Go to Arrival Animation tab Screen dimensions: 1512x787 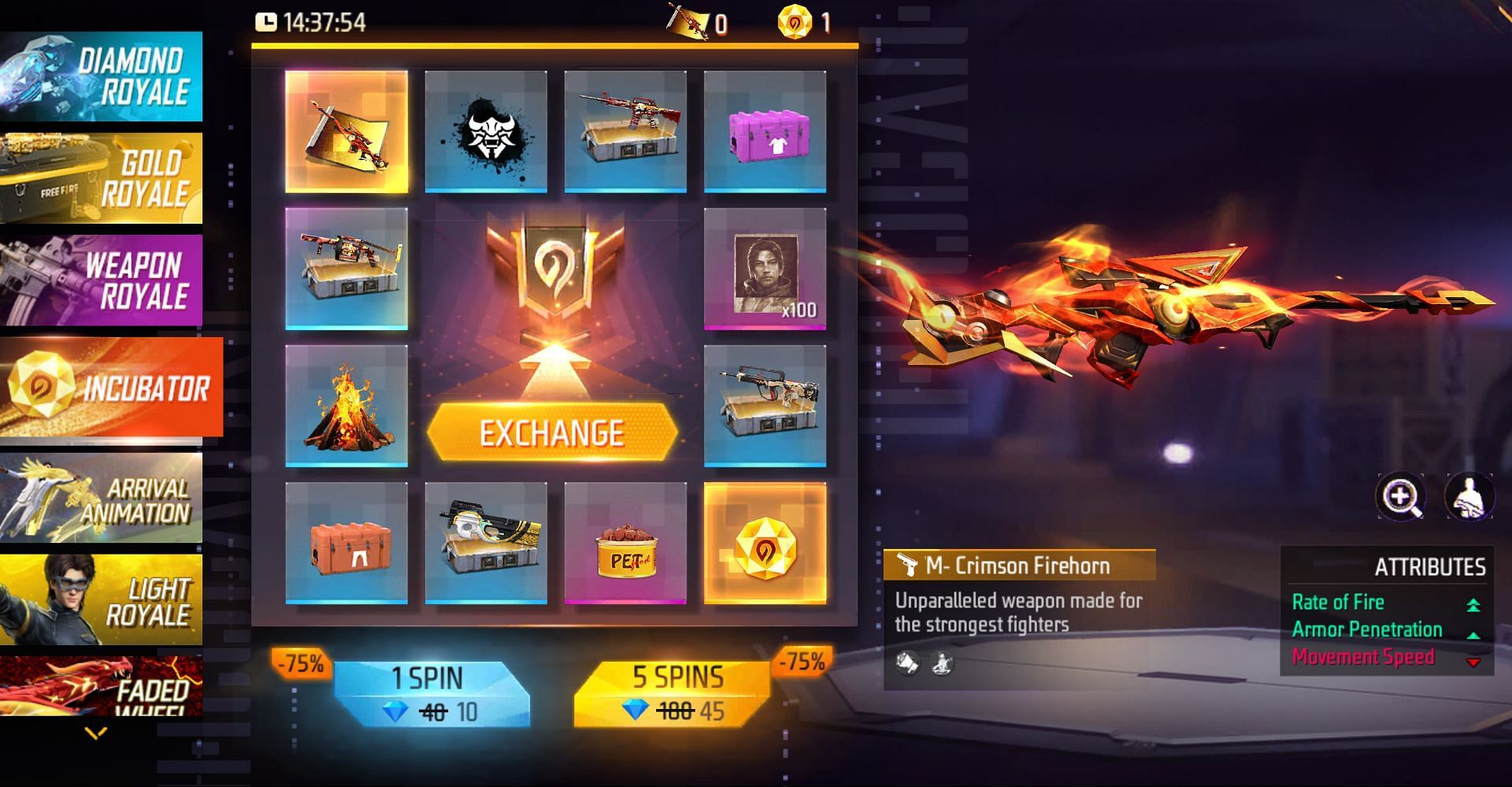tap(101, 498)
